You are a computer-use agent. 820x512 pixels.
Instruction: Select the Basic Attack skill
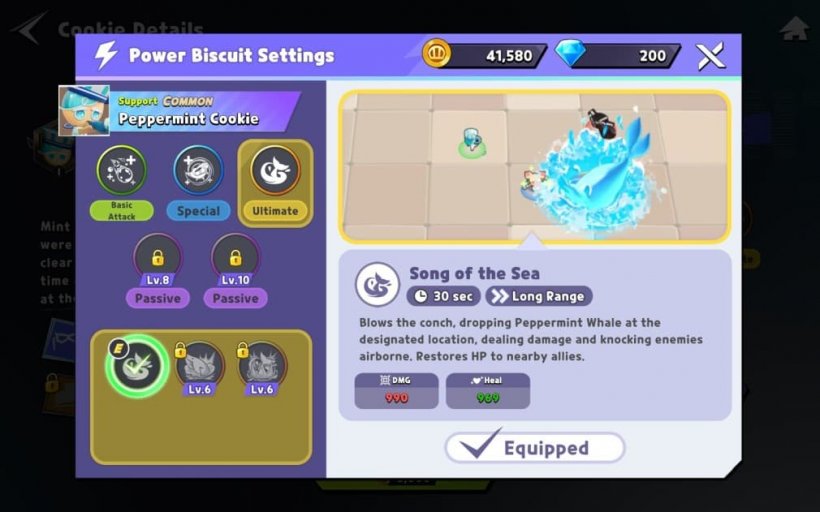[x=121, y=172]
